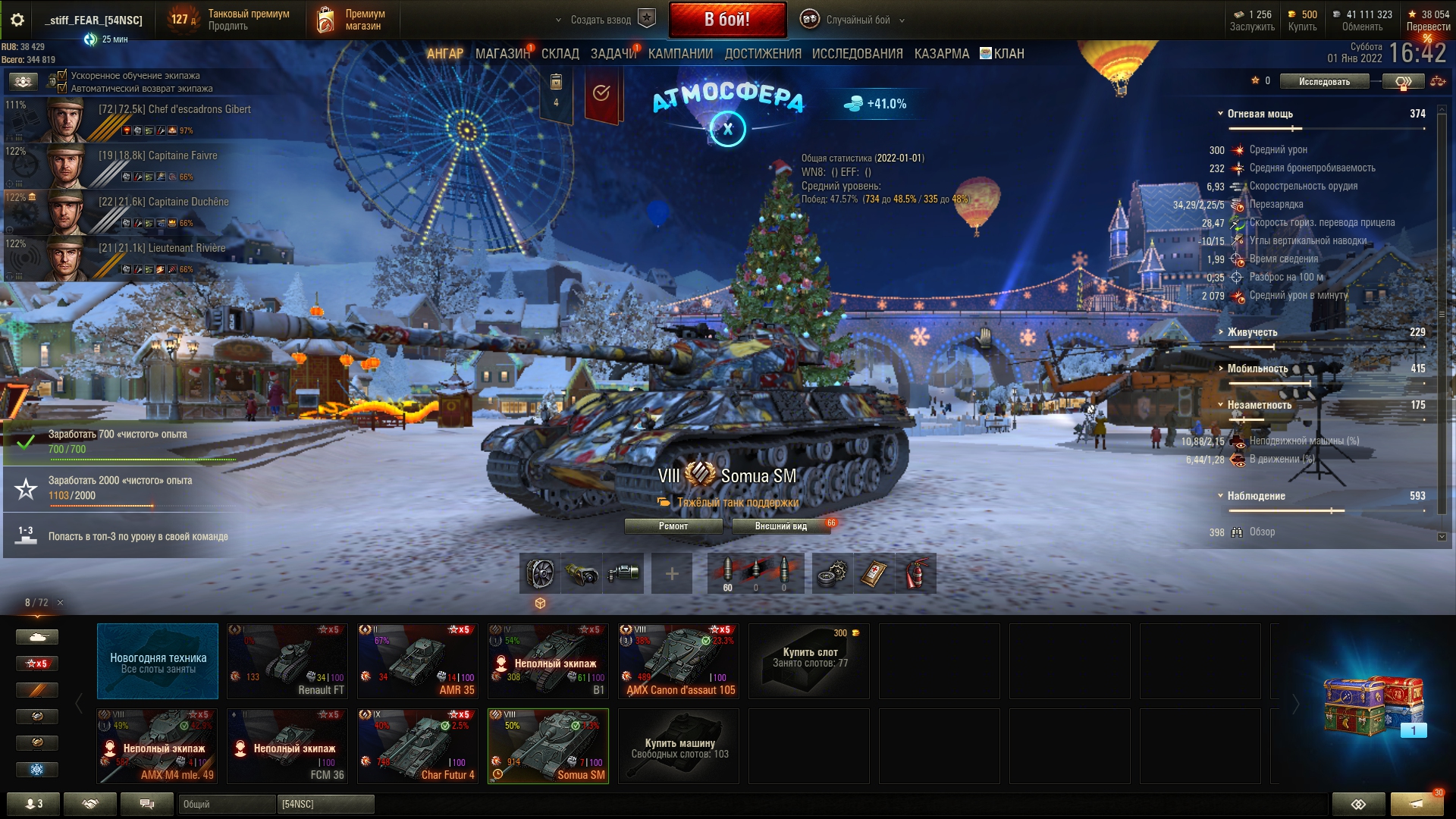The height and width of the screenshot is (819, 1456).
Task: Open the game settings gear menu
Action: [17, 20]
